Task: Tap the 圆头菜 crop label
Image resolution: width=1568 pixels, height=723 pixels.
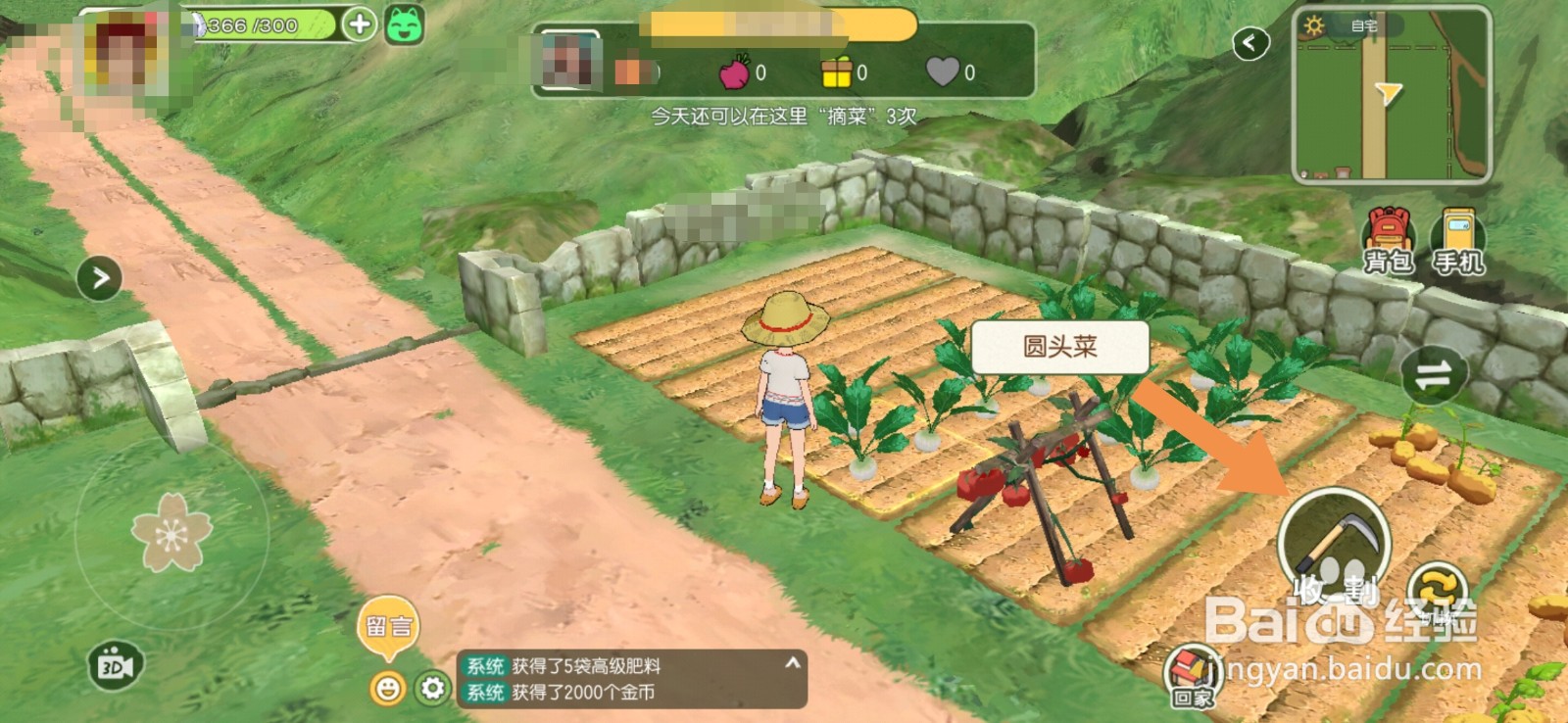Action: (1059, 345)
